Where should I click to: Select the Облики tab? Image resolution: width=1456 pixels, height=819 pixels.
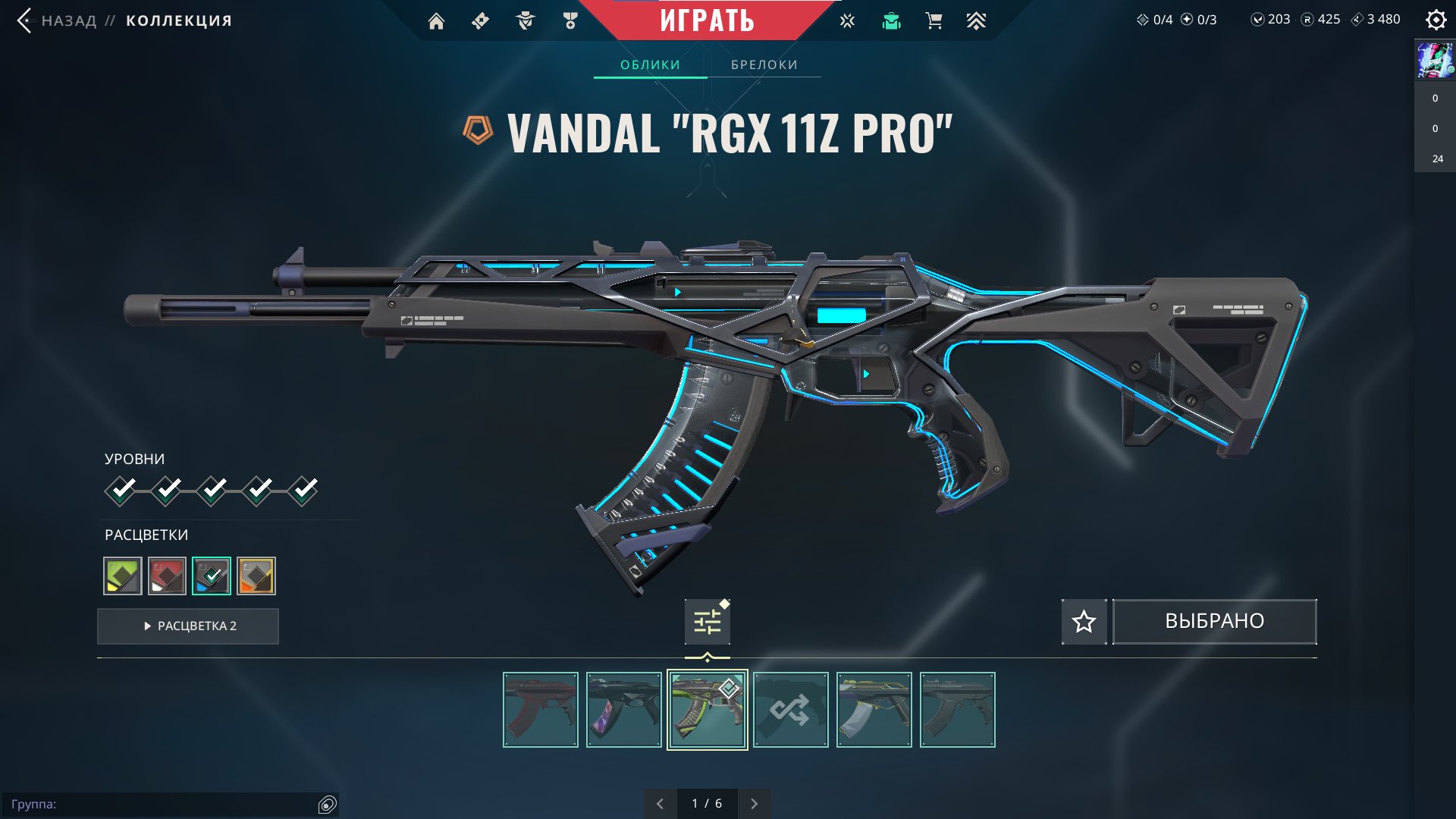(650, 65)
